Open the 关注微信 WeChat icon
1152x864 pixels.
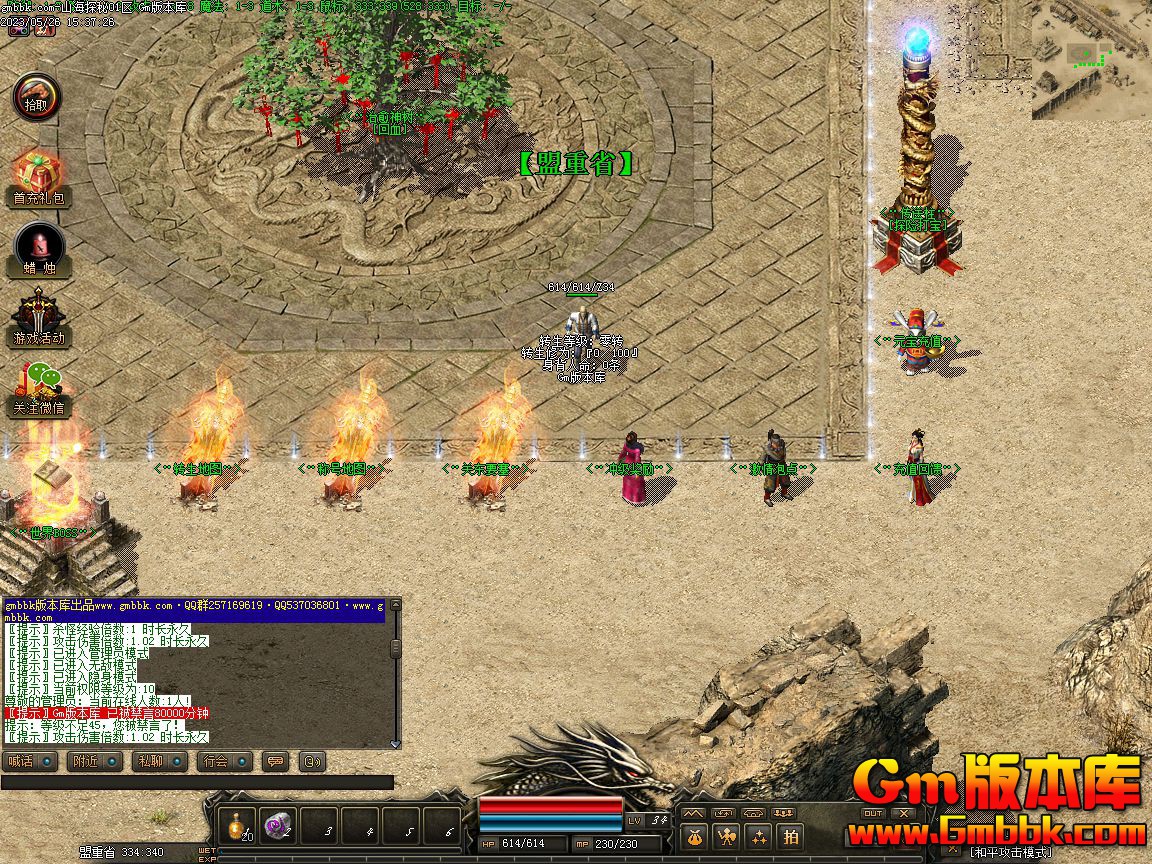(38, 386)
